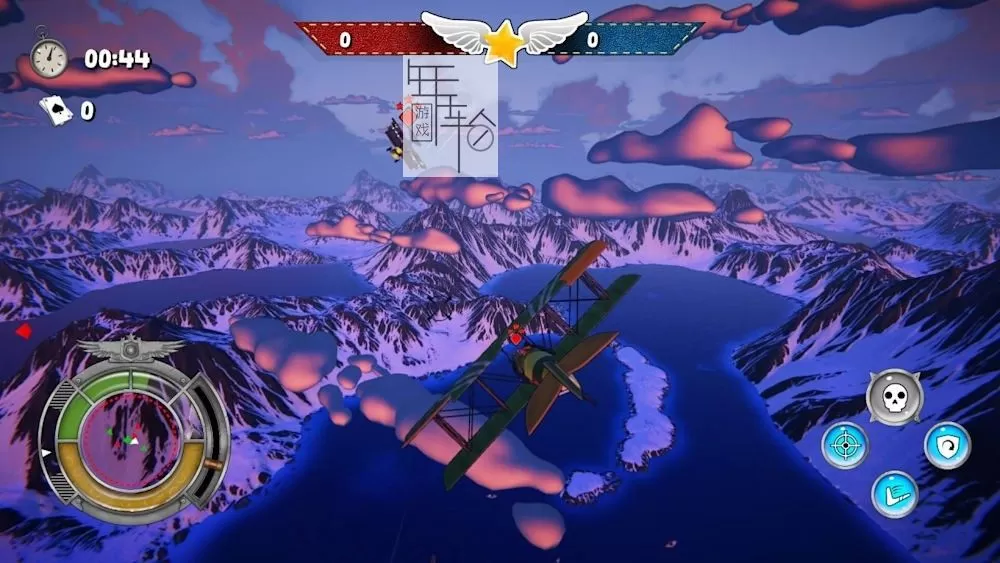This screenshot has height=563, width=1000.
Task: Use the shield ability button
Action: [946, 445]
